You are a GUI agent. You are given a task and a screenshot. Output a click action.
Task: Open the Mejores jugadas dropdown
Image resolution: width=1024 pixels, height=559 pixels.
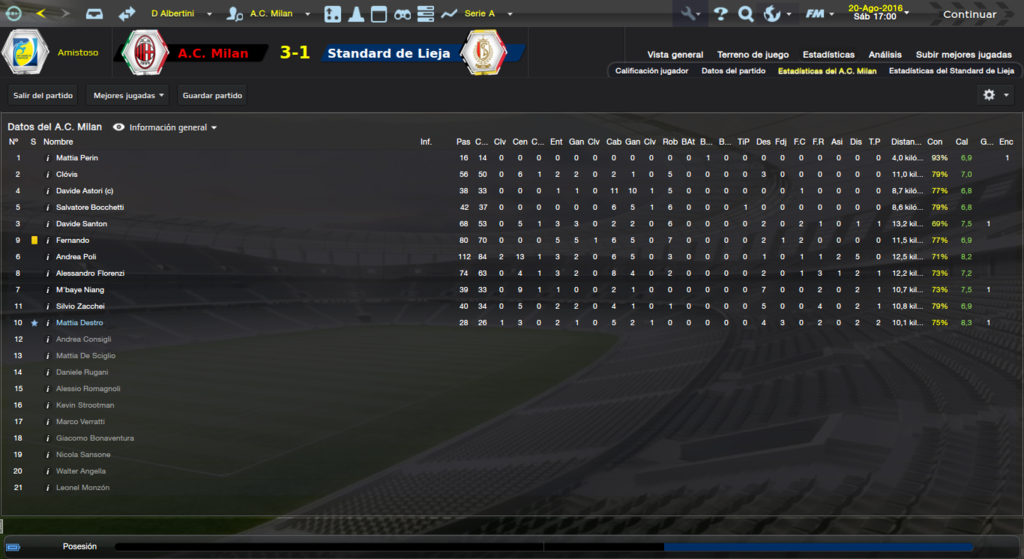click(128, 96)
